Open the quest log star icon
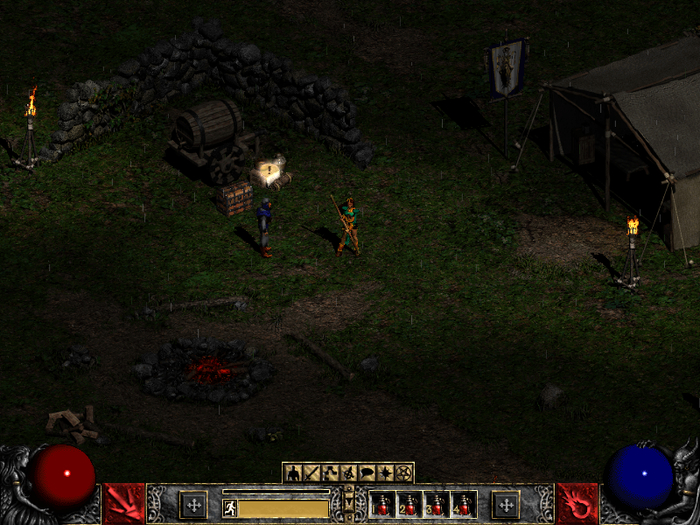This screenshot has width=700, height=525. coord(385,473)
